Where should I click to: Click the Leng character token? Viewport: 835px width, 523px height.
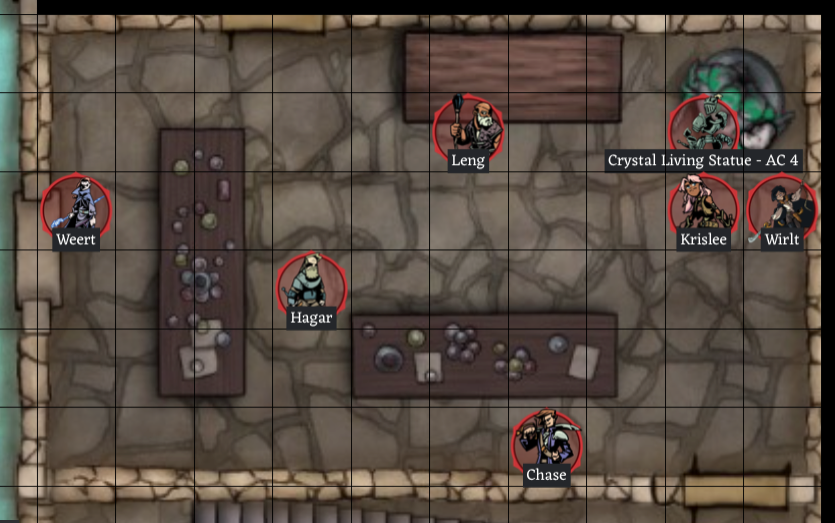point(468,126)
